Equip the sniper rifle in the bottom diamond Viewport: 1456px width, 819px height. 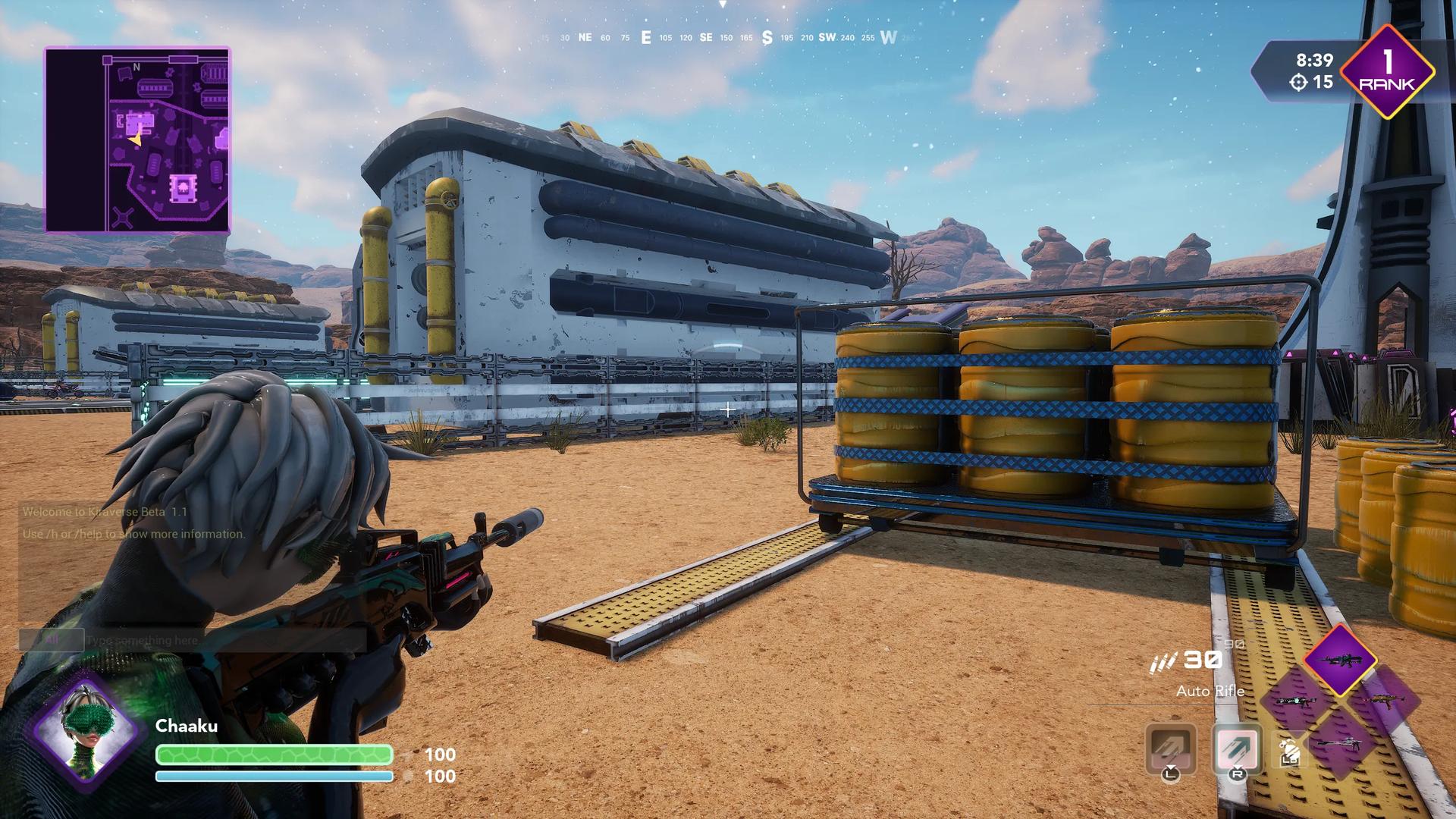[1340, 744]
